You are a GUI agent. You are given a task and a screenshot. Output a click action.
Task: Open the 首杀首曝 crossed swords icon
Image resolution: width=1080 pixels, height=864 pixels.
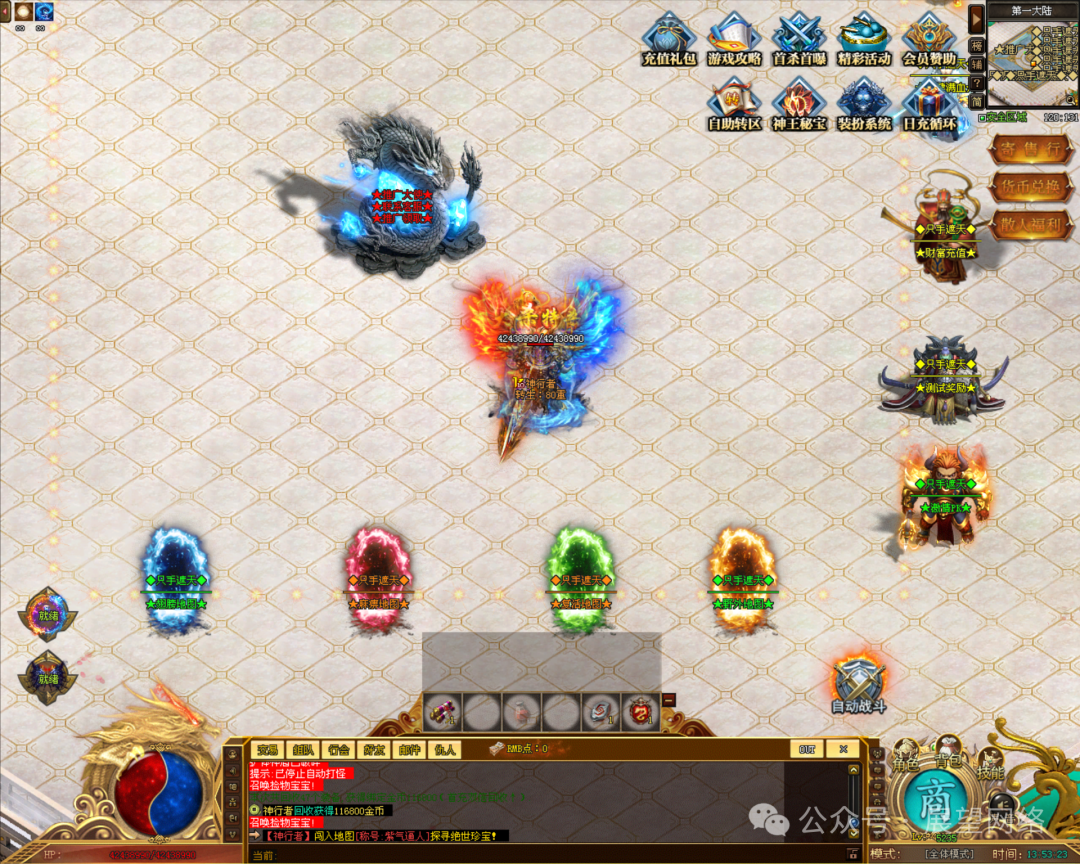coord(799,38)
